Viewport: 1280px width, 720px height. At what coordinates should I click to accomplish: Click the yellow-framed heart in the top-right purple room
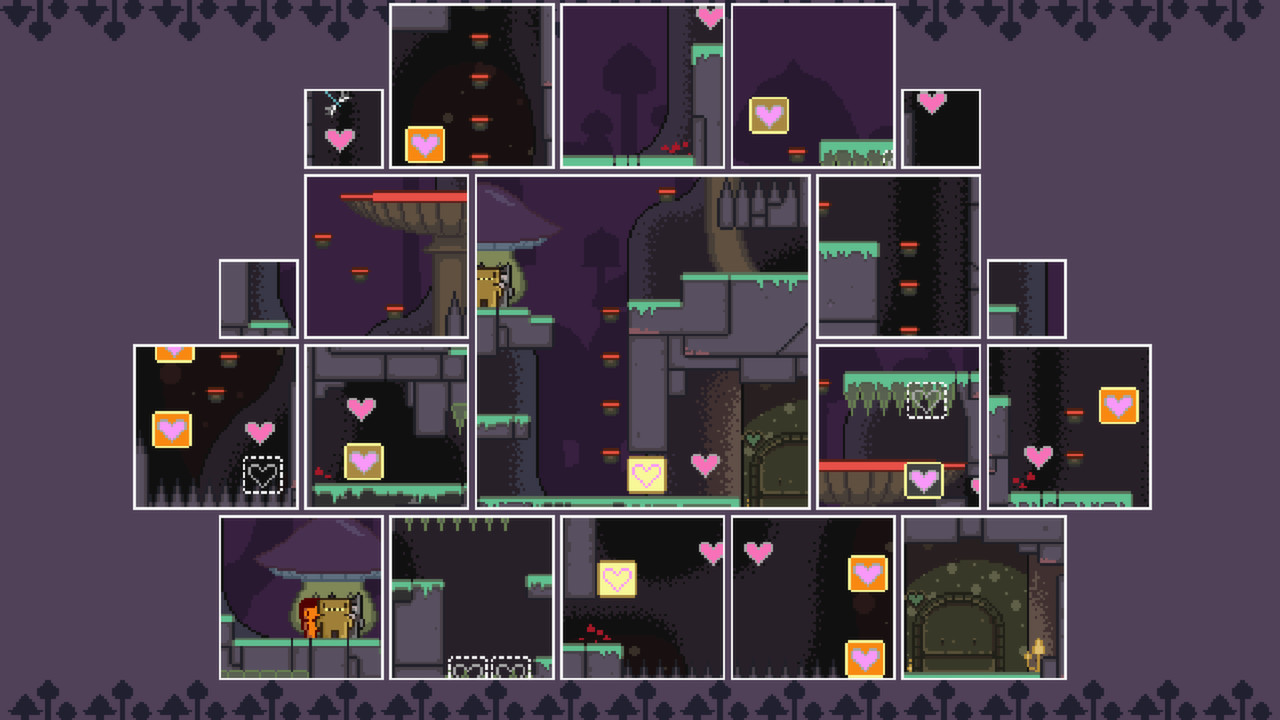pos(767,117)
